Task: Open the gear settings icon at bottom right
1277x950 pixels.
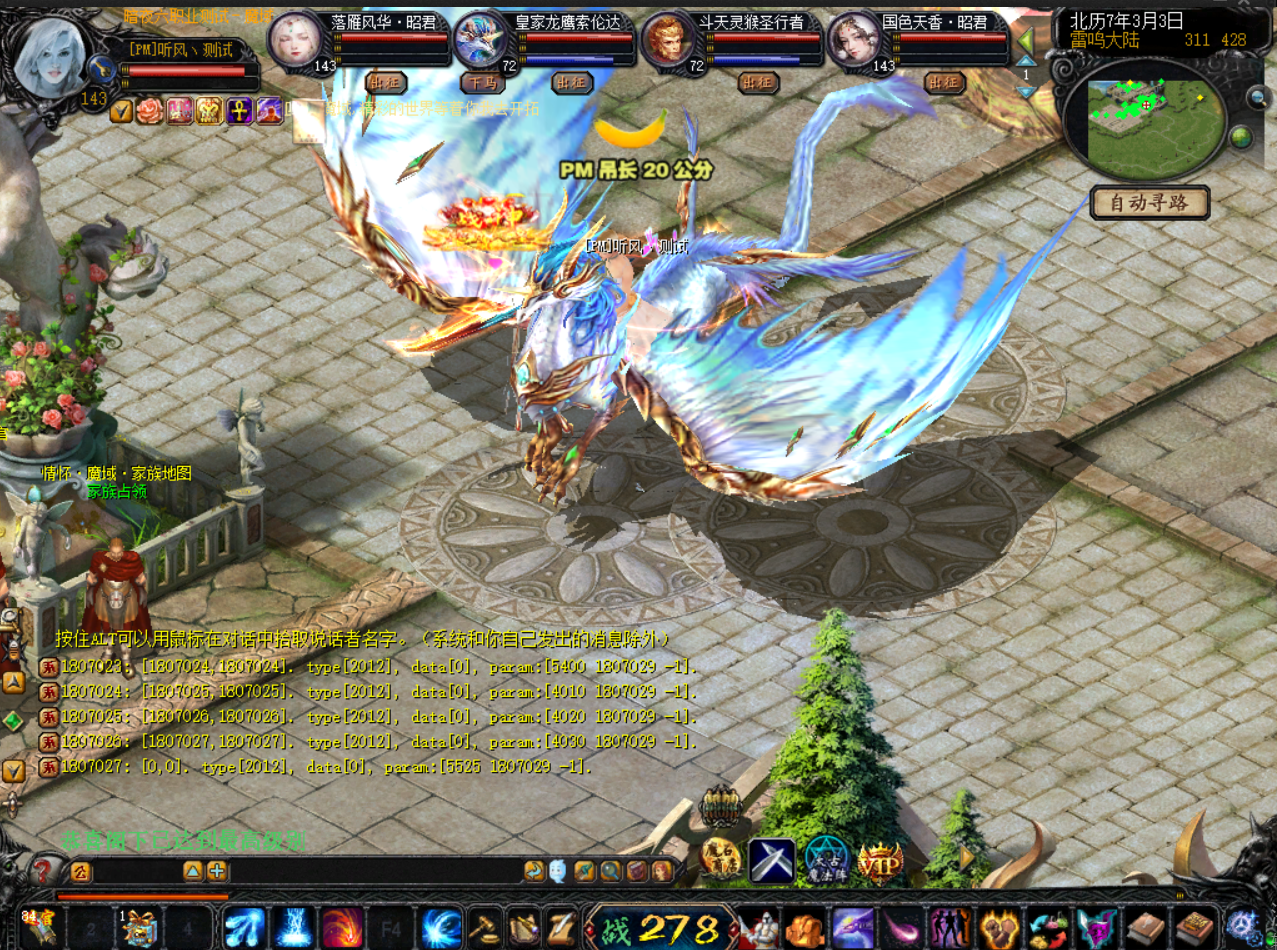Action: pos(1243,922)
